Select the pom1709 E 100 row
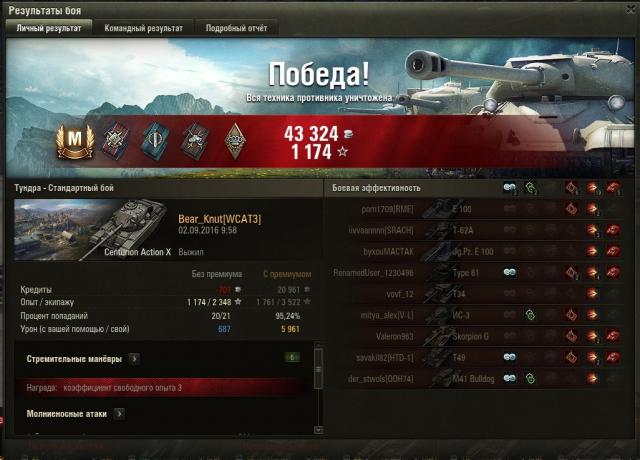The image size is (640, 460). pos(470,209)
